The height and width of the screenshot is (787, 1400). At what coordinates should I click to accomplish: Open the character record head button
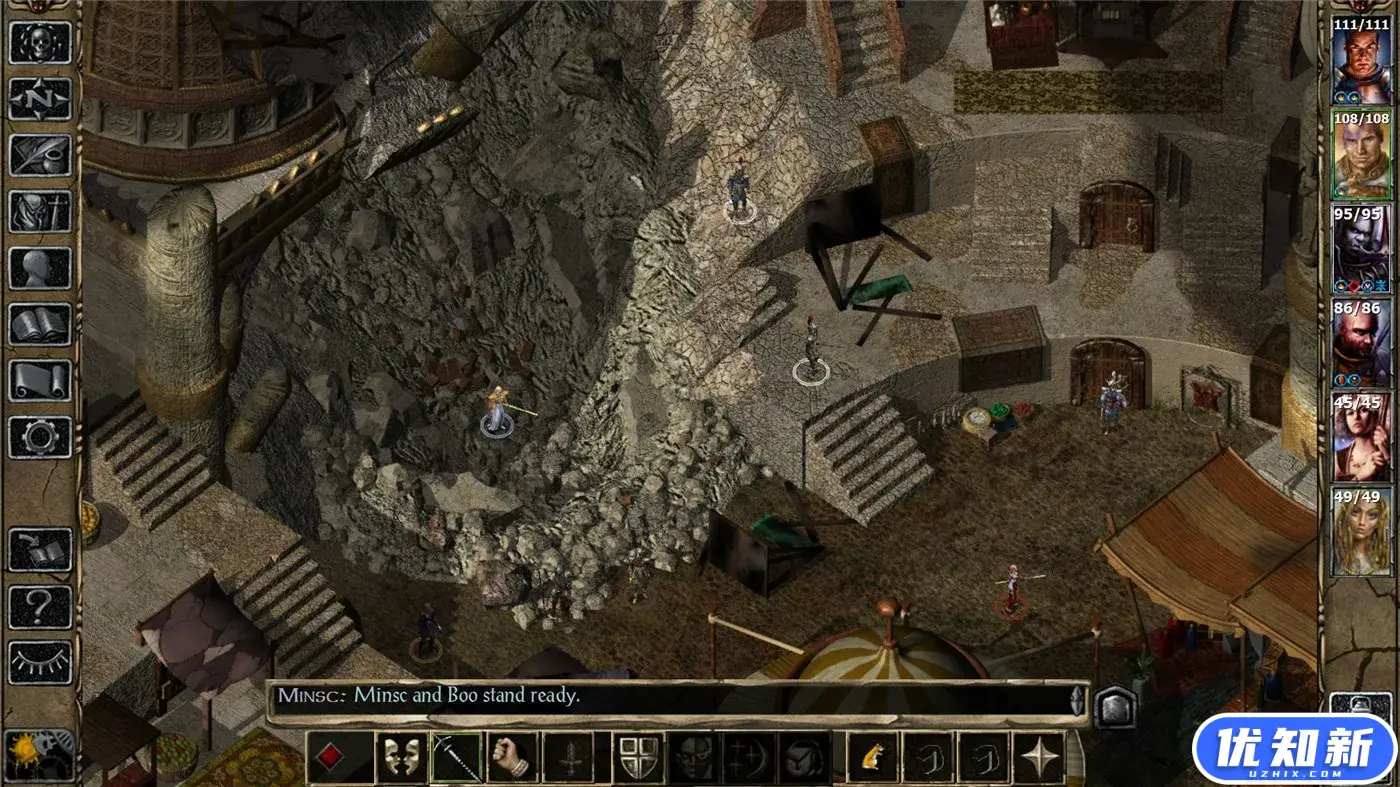coord(40,267)
